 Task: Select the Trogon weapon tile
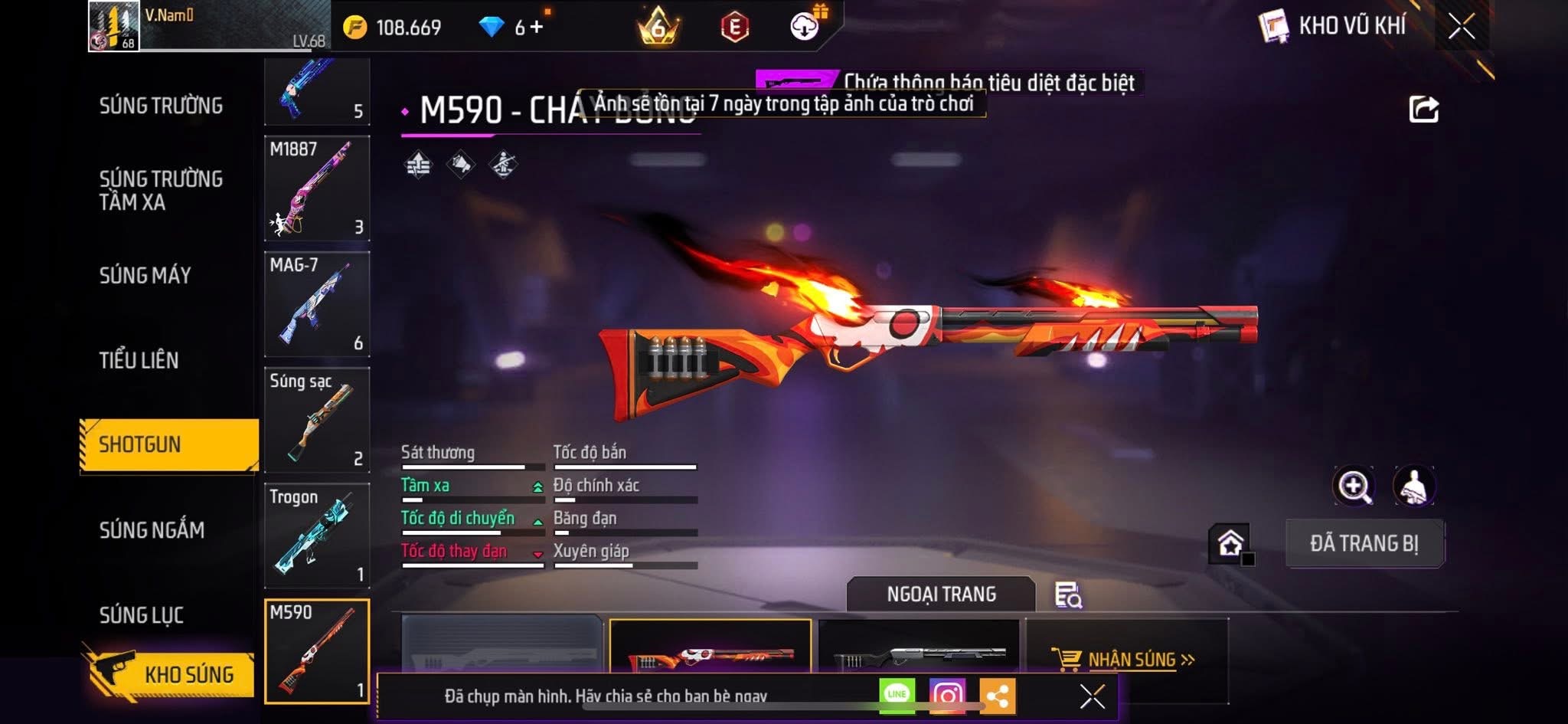point(317,536)
